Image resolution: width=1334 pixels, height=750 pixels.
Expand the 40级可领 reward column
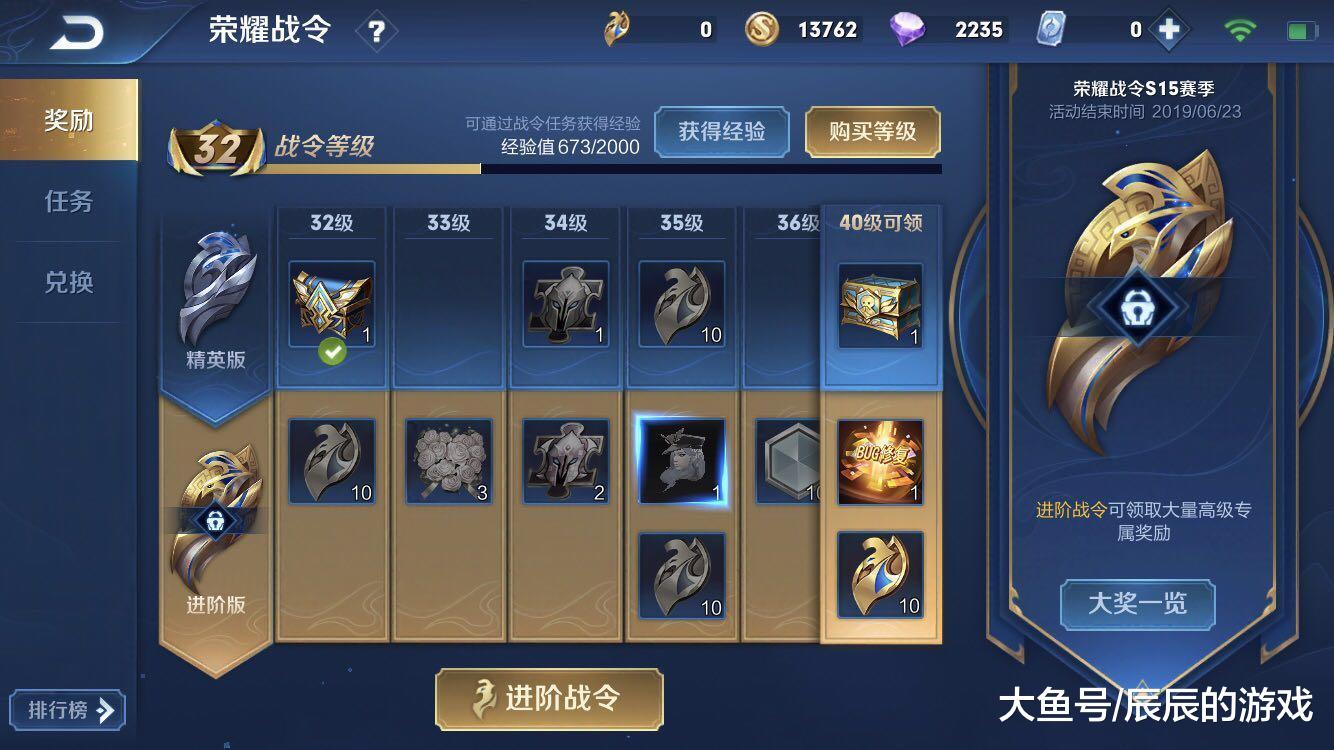click(881, 222)
